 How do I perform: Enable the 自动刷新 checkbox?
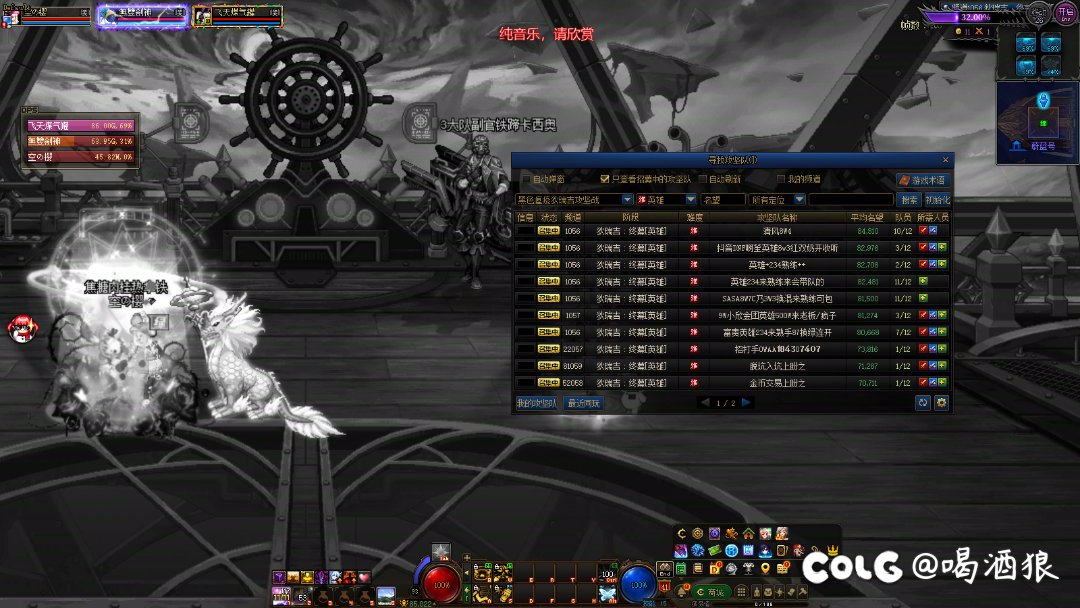point(703,179)
